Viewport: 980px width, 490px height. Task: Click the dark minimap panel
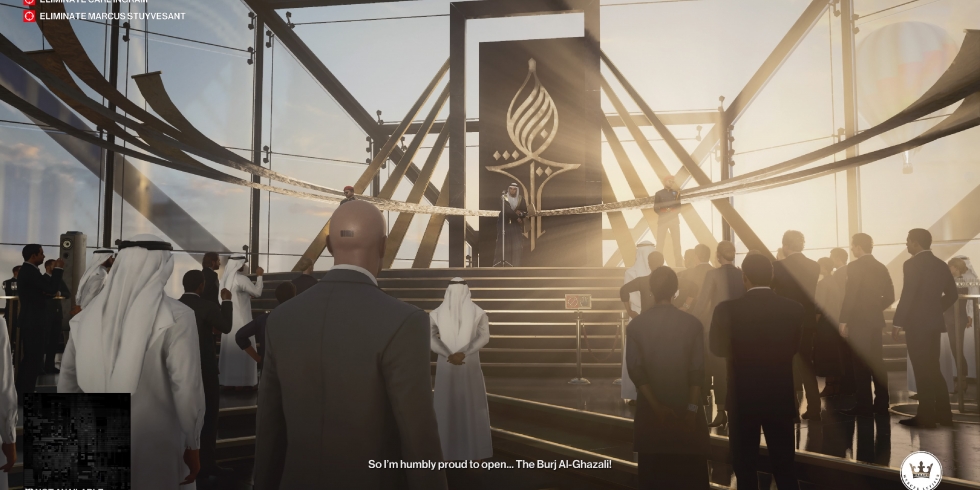(x=77, y=440)
